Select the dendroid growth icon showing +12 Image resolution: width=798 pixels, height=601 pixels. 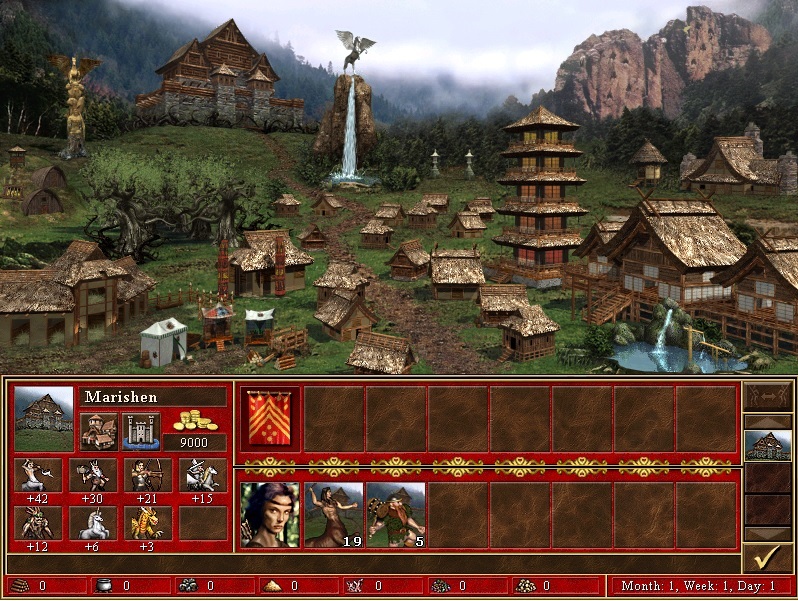point(38,523)
